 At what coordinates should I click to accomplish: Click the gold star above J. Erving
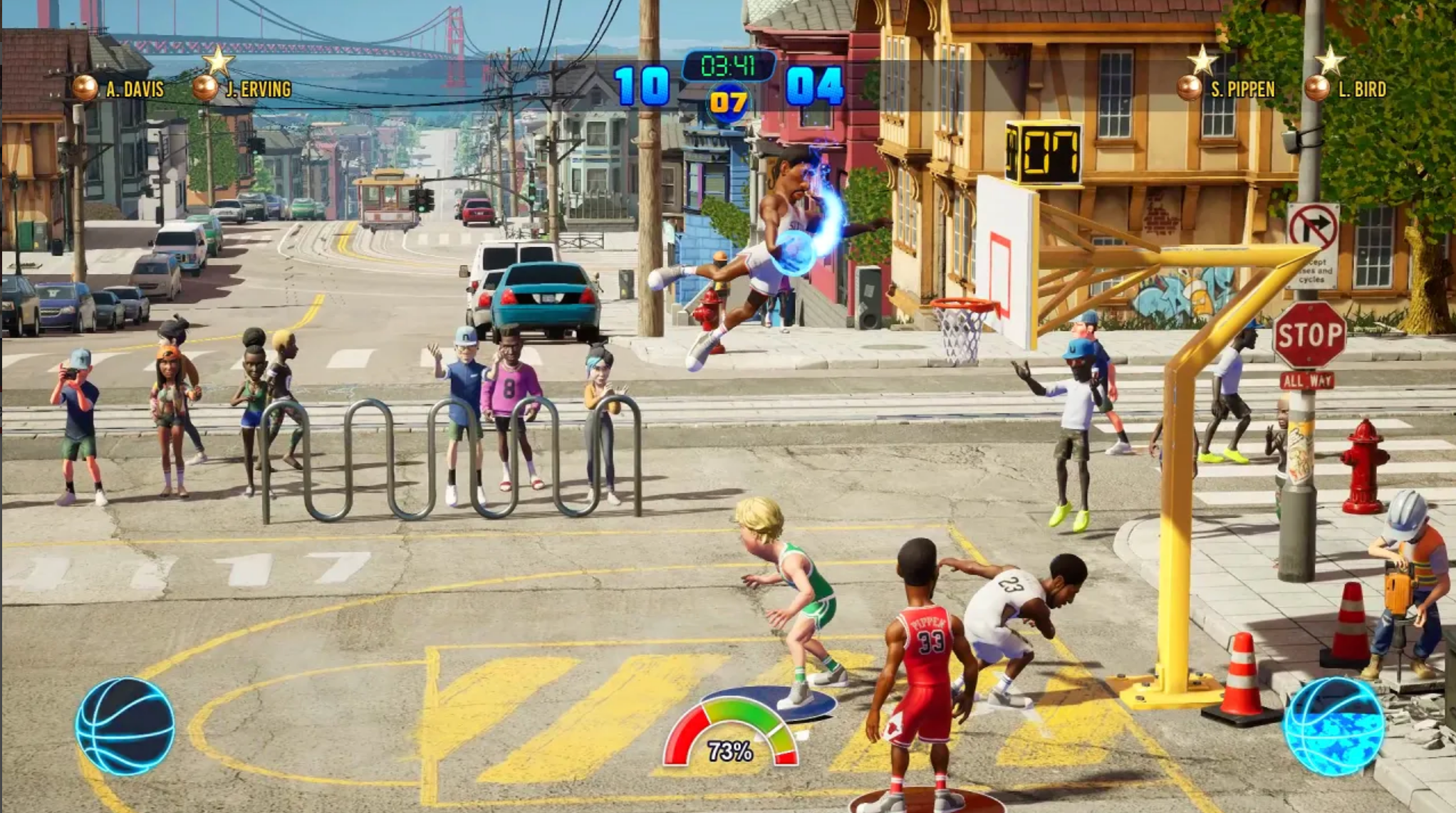pos(217,62)
